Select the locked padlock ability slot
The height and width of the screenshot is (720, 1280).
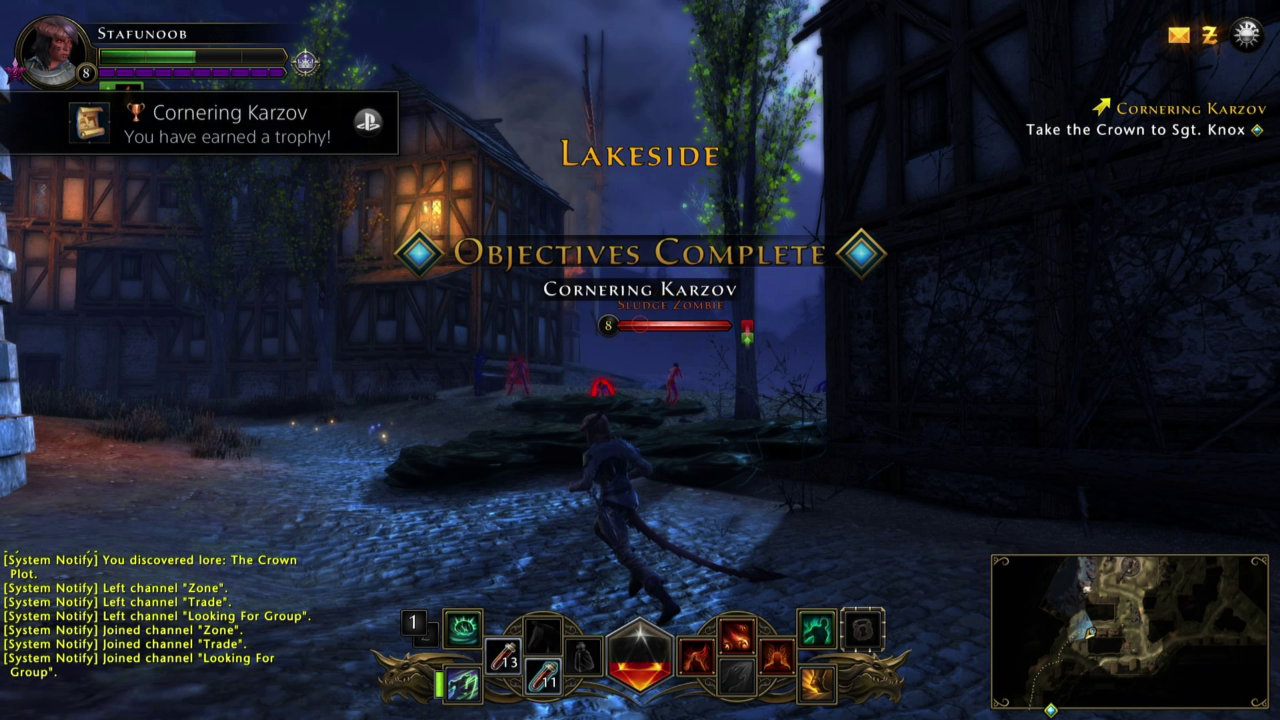point(862,629)
